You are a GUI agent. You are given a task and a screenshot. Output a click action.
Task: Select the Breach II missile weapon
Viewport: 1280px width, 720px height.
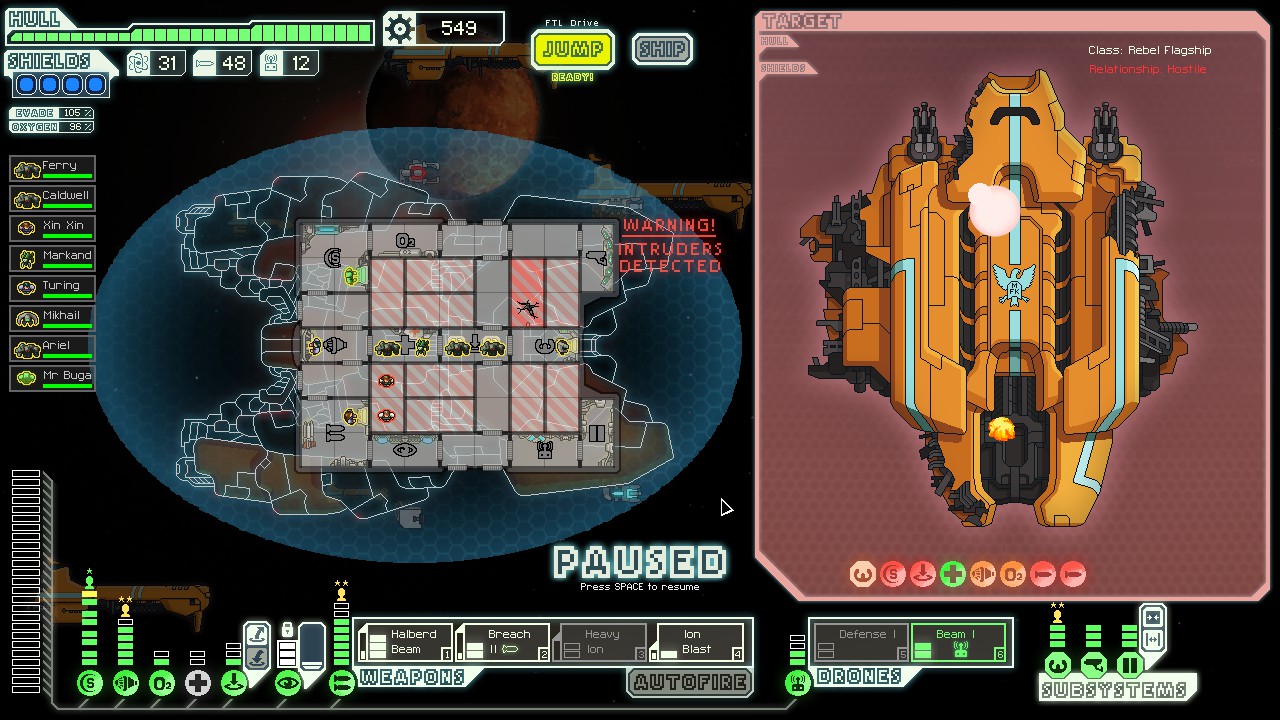[x=503, y=642]
